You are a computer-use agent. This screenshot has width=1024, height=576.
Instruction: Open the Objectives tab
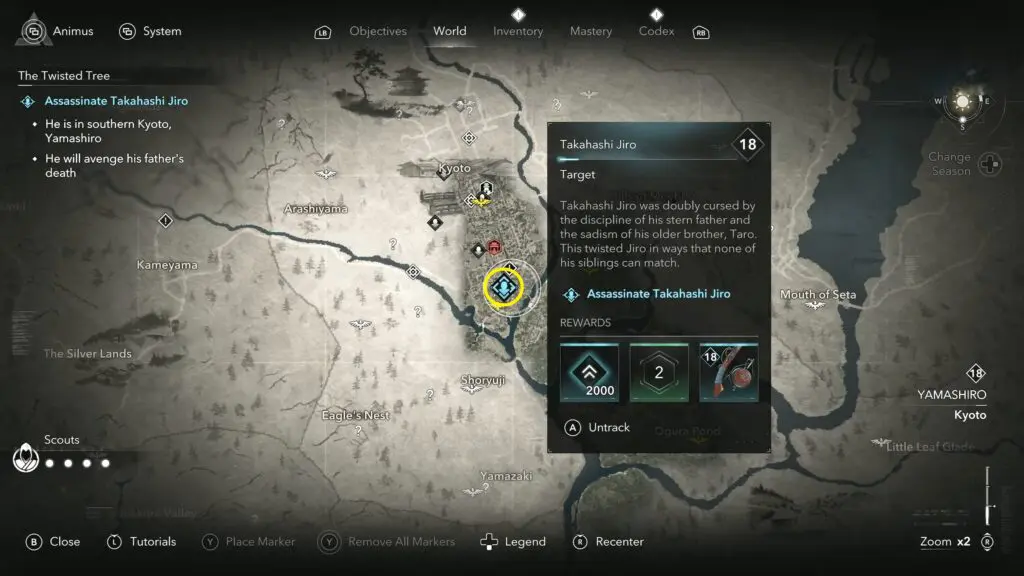tap(378, 31)
